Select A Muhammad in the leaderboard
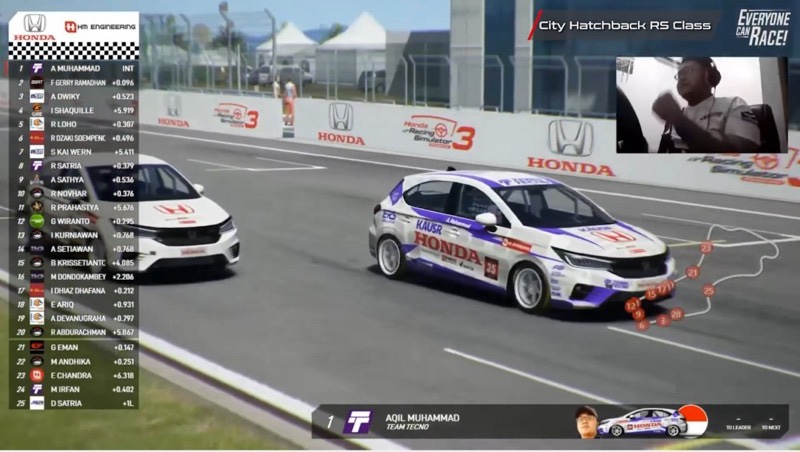This screenshot has height=452, width=800. pyautogui.click(x=75, y=68)
